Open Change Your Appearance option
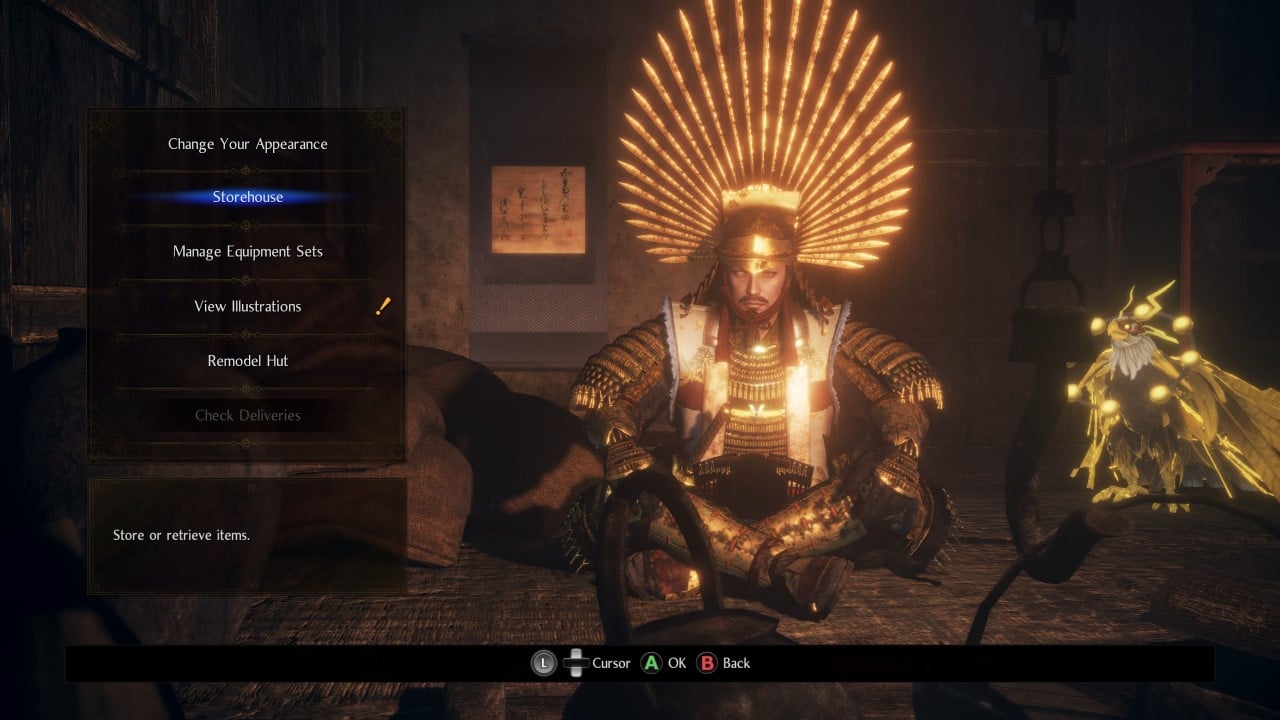Image resolution: width=1280 pixels, height=720 pixels. 247,144
